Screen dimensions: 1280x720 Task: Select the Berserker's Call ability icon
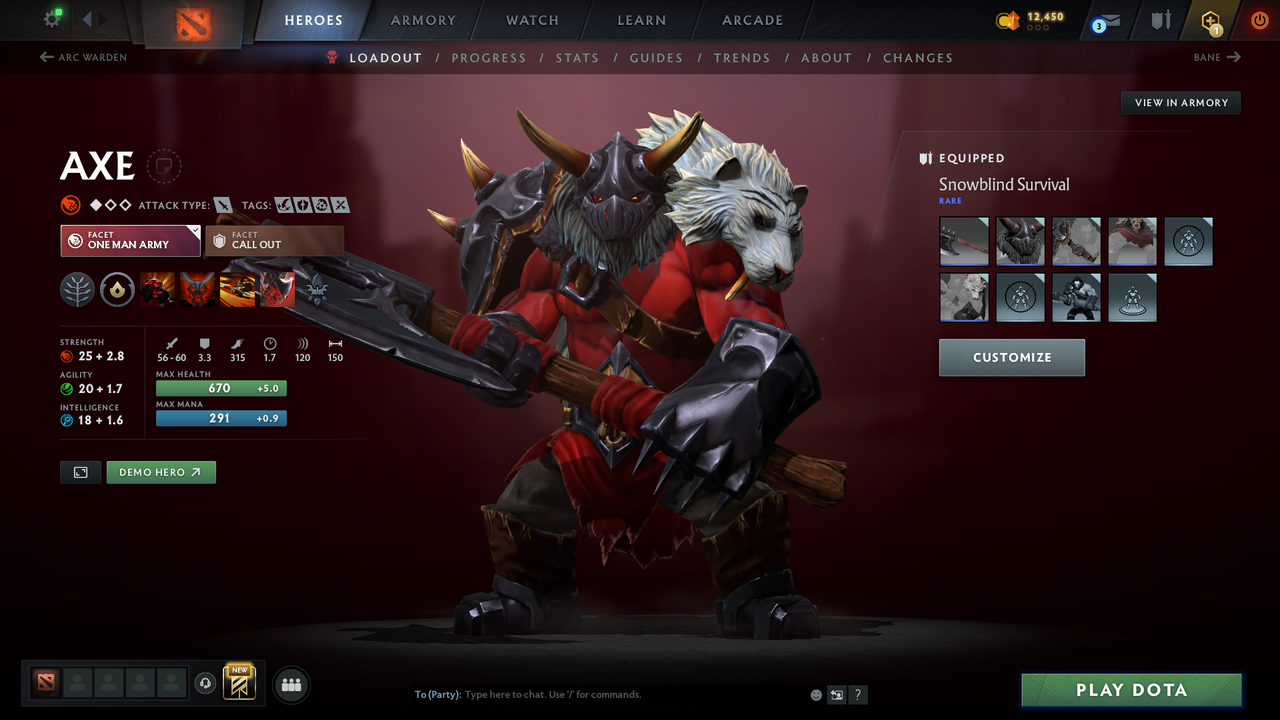click(x=158, y=289)
